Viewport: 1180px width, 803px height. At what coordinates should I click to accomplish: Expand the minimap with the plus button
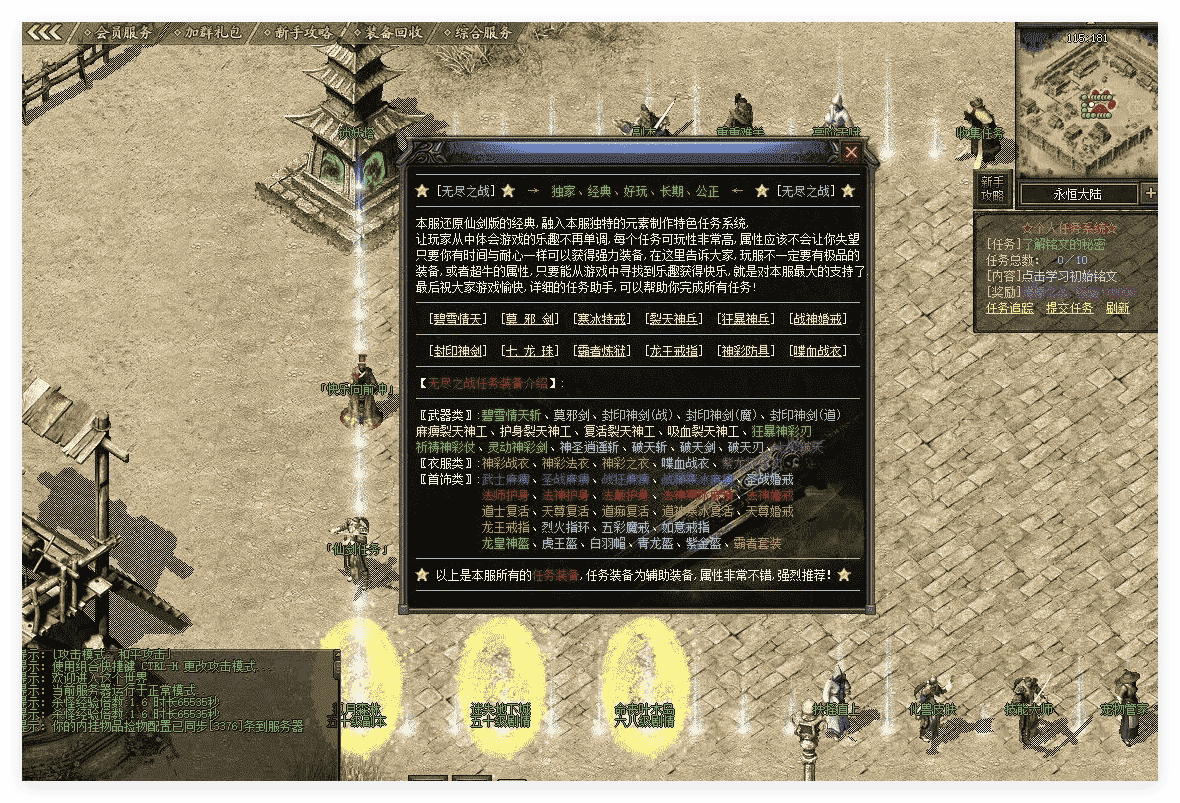pyautogui.click(x=1150, y=193)
